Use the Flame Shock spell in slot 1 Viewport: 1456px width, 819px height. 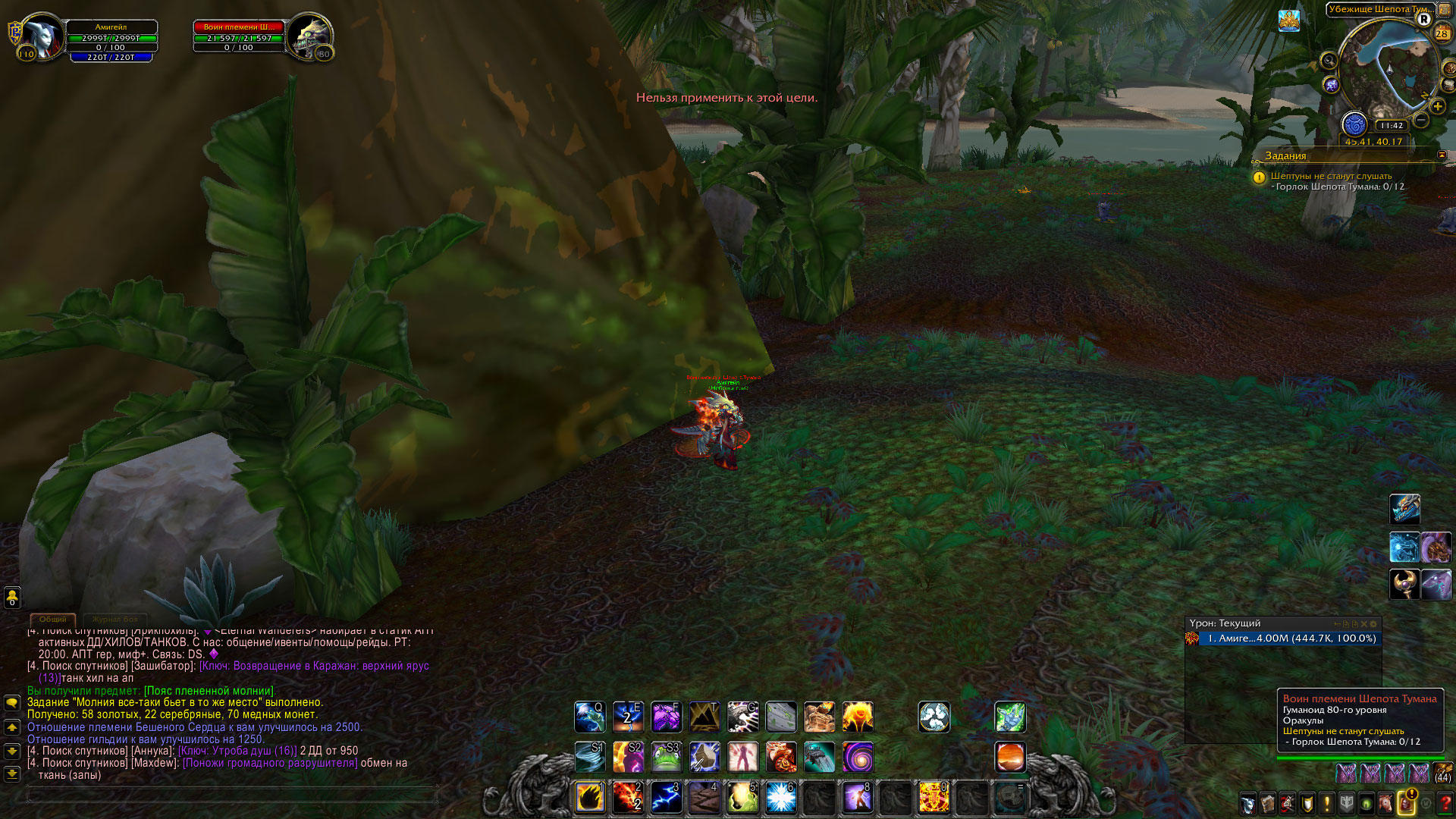pos(590,798)
